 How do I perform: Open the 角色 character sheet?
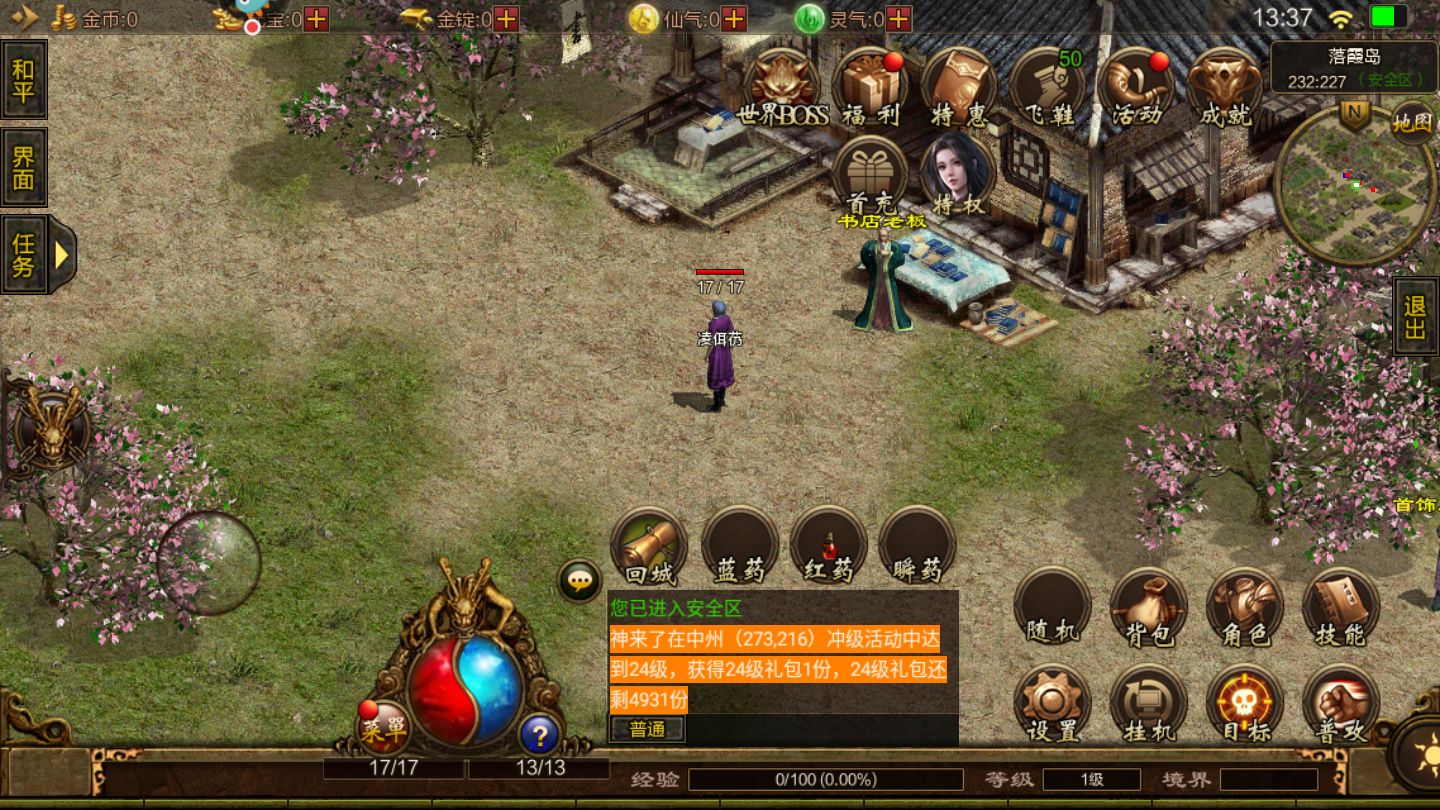pyautogui.click(x=1245, y=607)
